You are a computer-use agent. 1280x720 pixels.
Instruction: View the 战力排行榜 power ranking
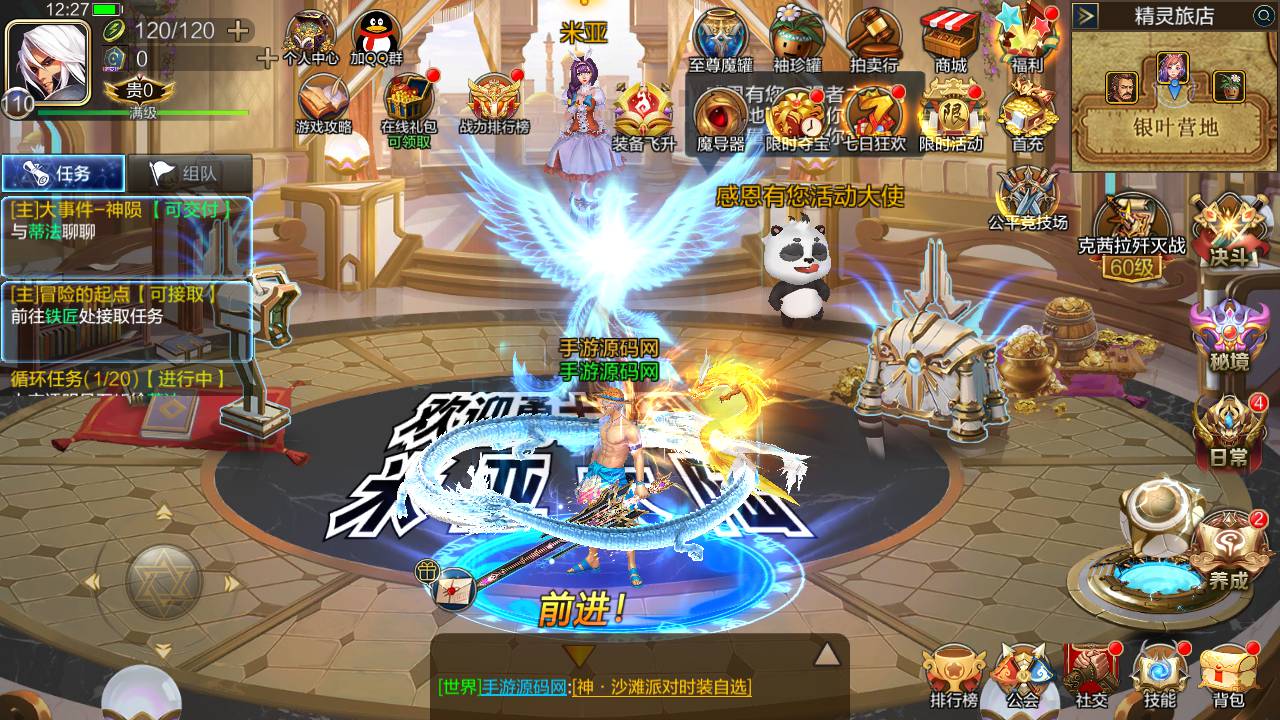pos(494,103)
